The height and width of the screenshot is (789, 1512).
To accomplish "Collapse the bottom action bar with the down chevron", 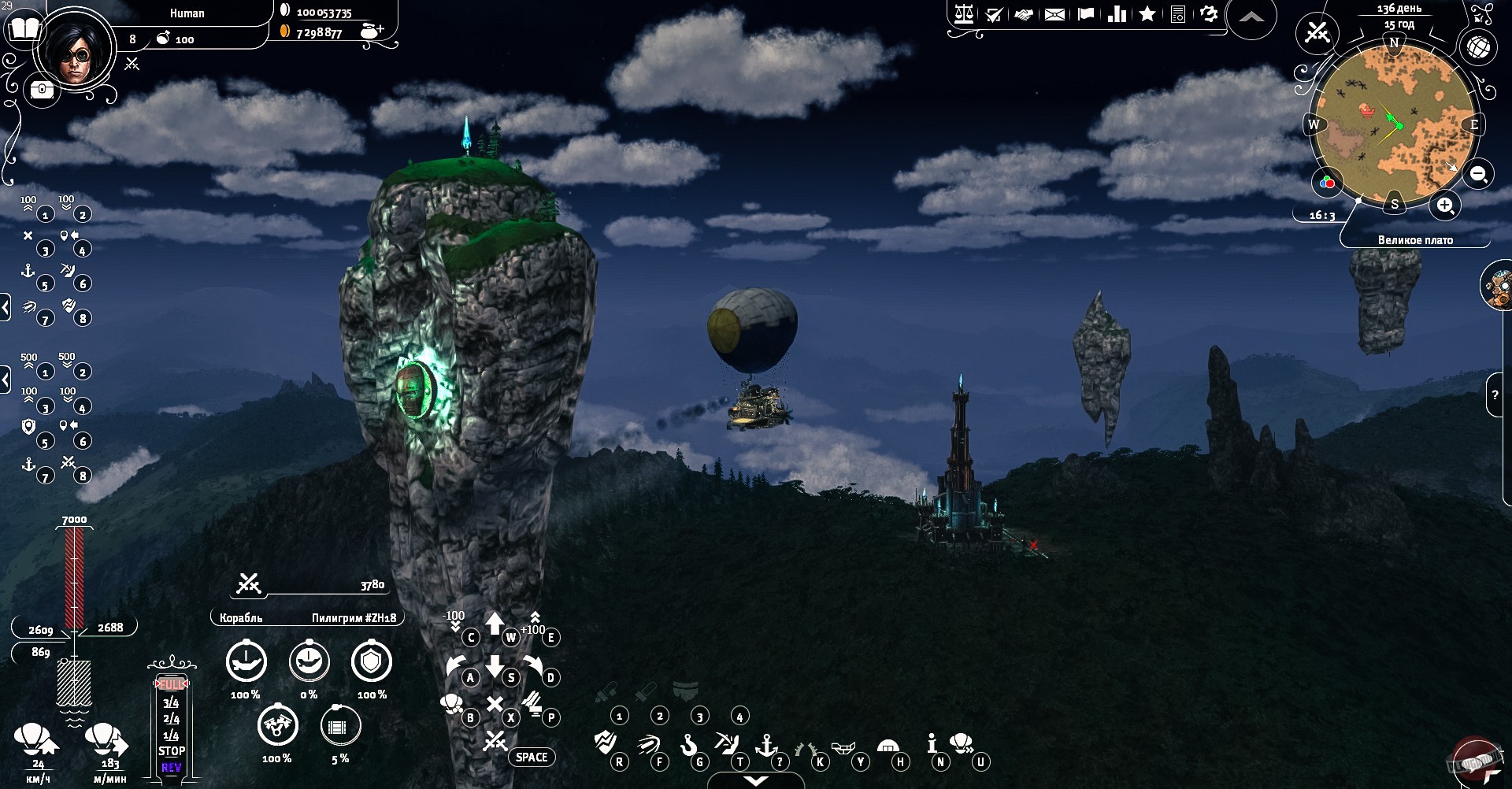I will 756,780.
